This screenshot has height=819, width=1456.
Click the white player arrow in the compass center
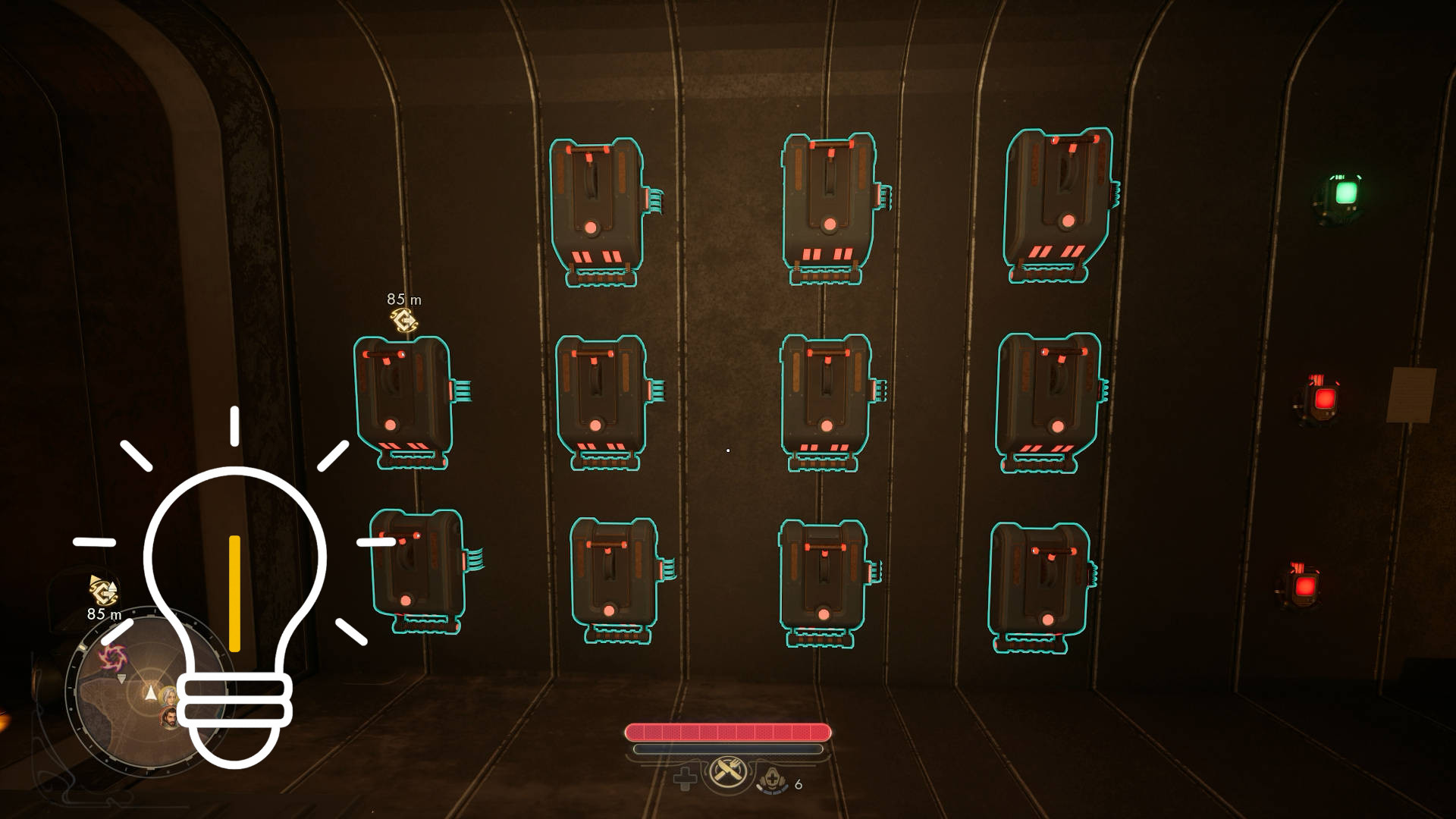pos(151,692)
